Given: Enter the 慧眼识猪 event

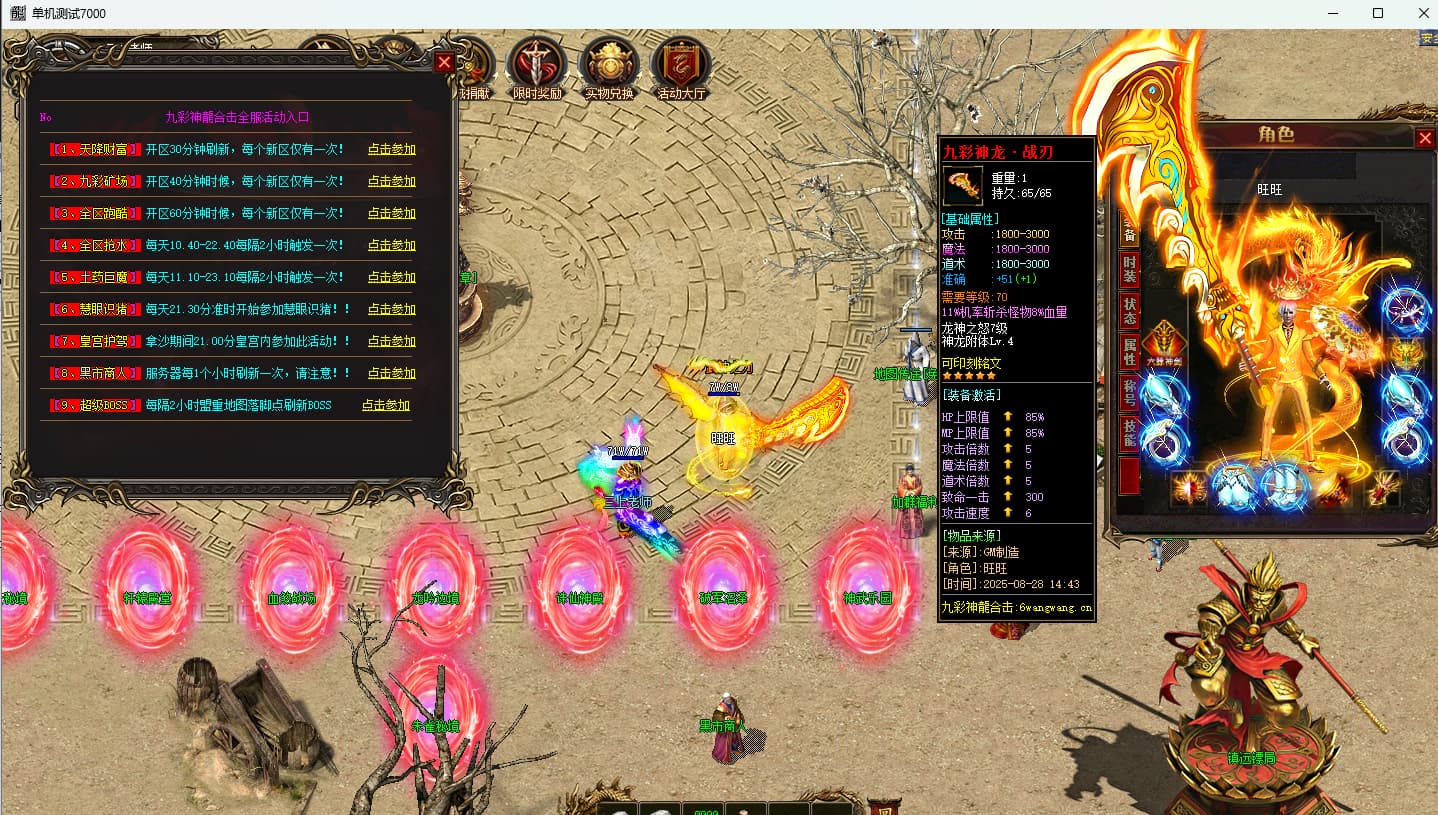Looking at the screenshot, I should pyautogui.click(x=391, y=310).
